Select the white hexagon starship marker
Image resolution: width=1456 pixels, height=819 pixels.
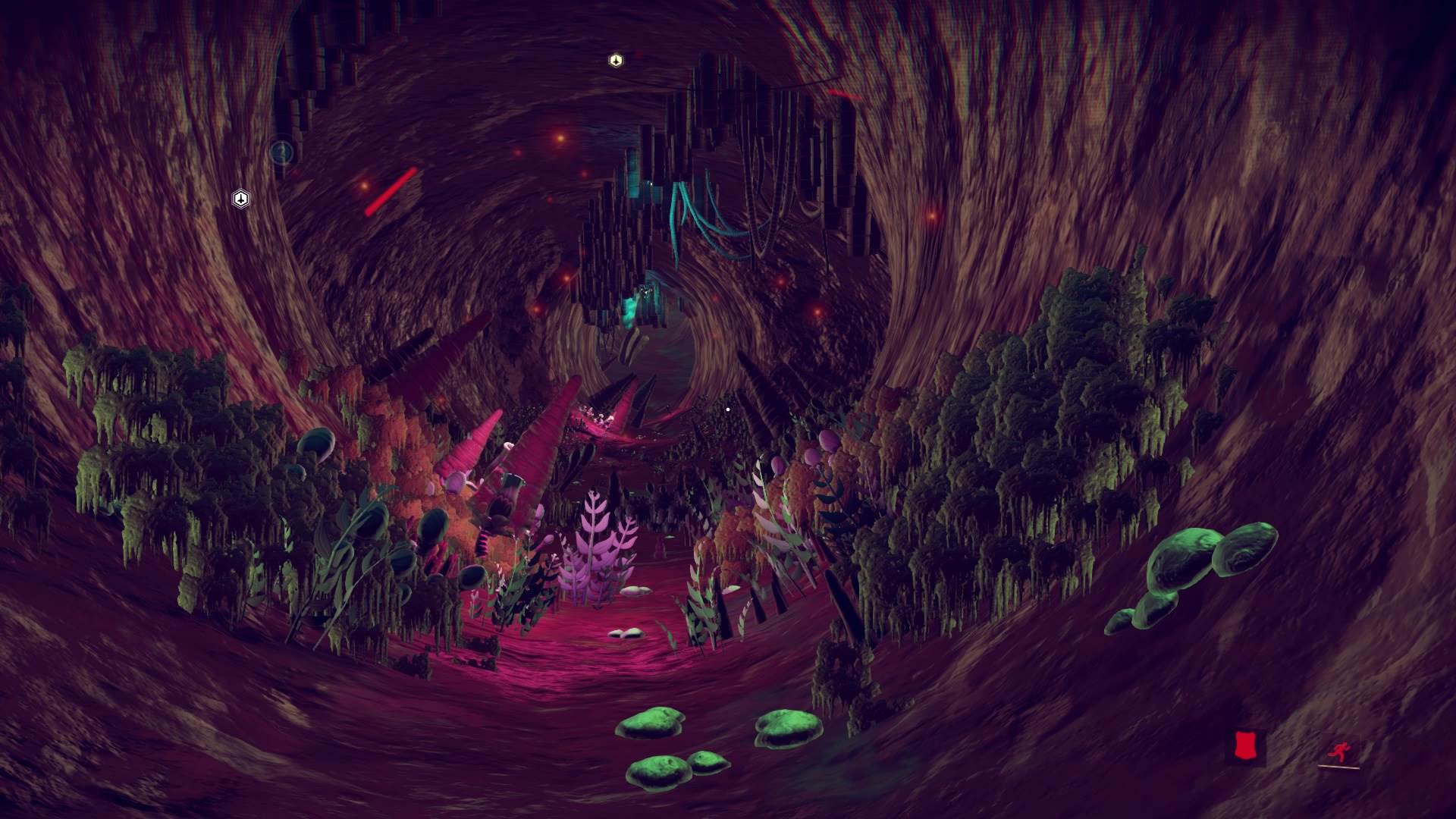click(240, 199)
